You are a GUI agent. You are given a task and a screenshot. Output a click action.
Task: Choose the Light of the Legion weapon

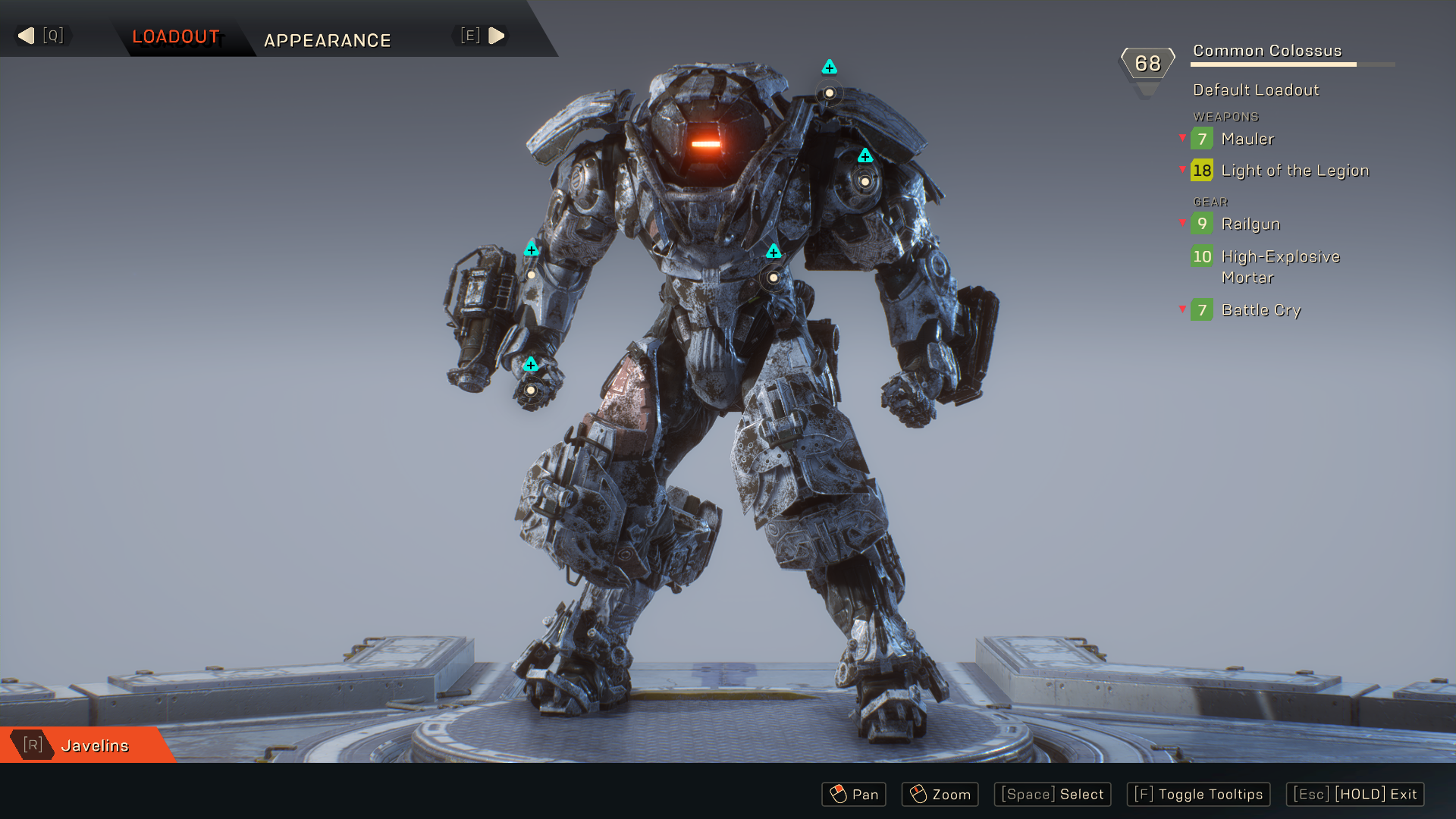(x=1294, y=171)
